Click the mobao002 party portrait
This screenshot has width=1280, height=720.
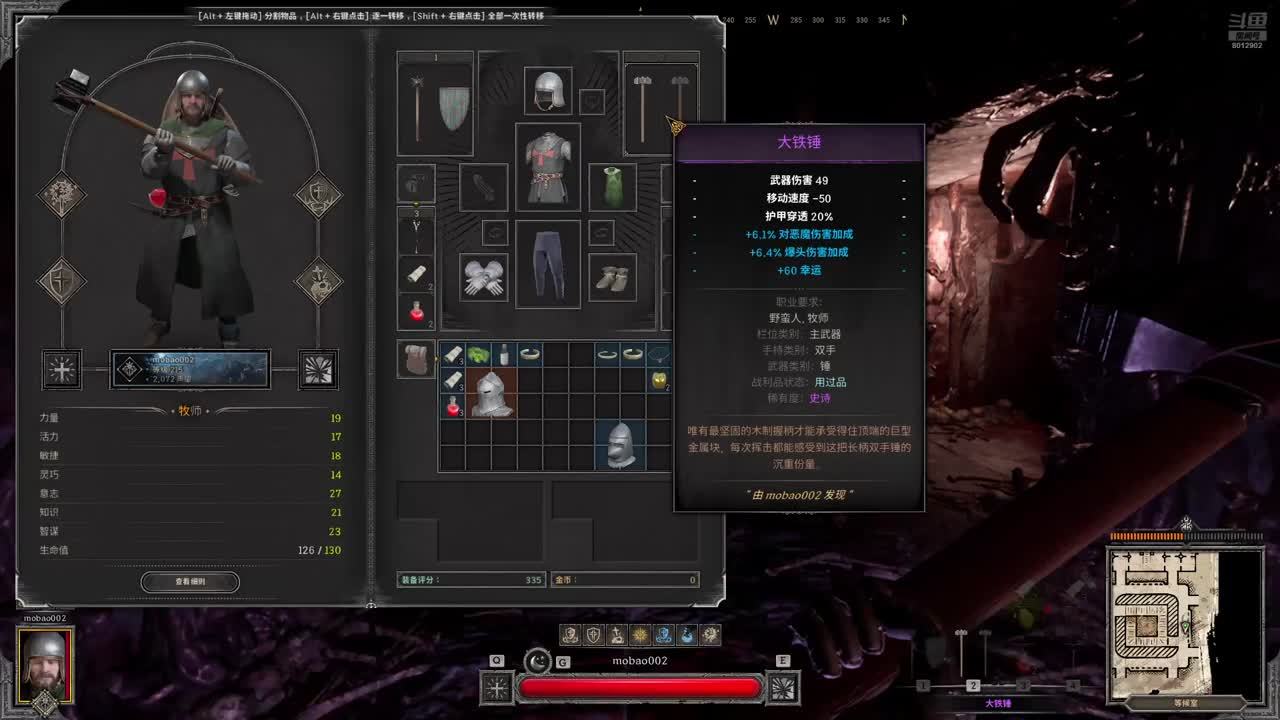(x=45, y=664)
